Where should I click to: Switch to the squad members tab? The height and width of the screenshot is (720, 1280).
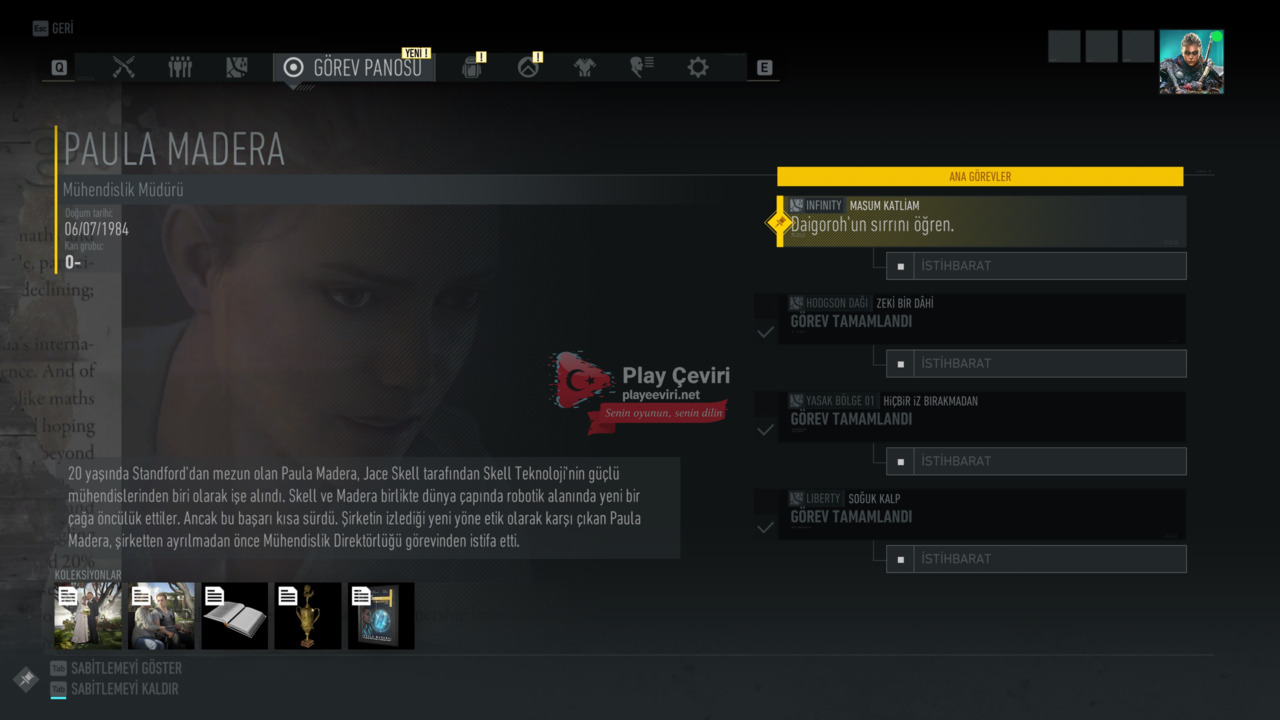click(x=180, y=67)
